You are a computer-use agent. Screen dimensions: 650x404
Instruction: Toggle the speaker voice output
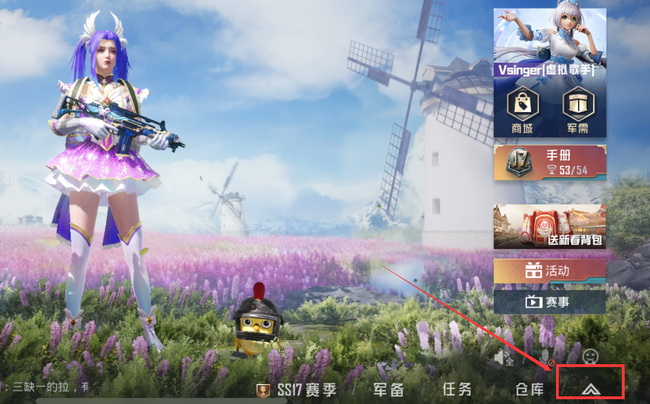click(x=506, y=357)
